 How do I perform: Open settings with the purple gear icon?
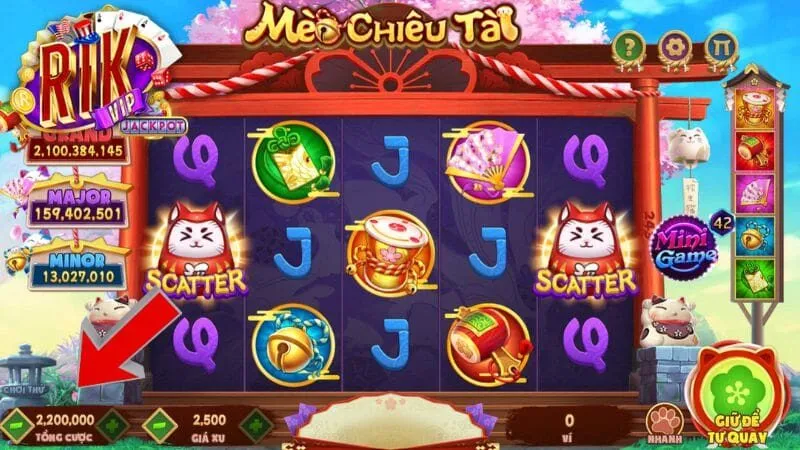point(673,47)
